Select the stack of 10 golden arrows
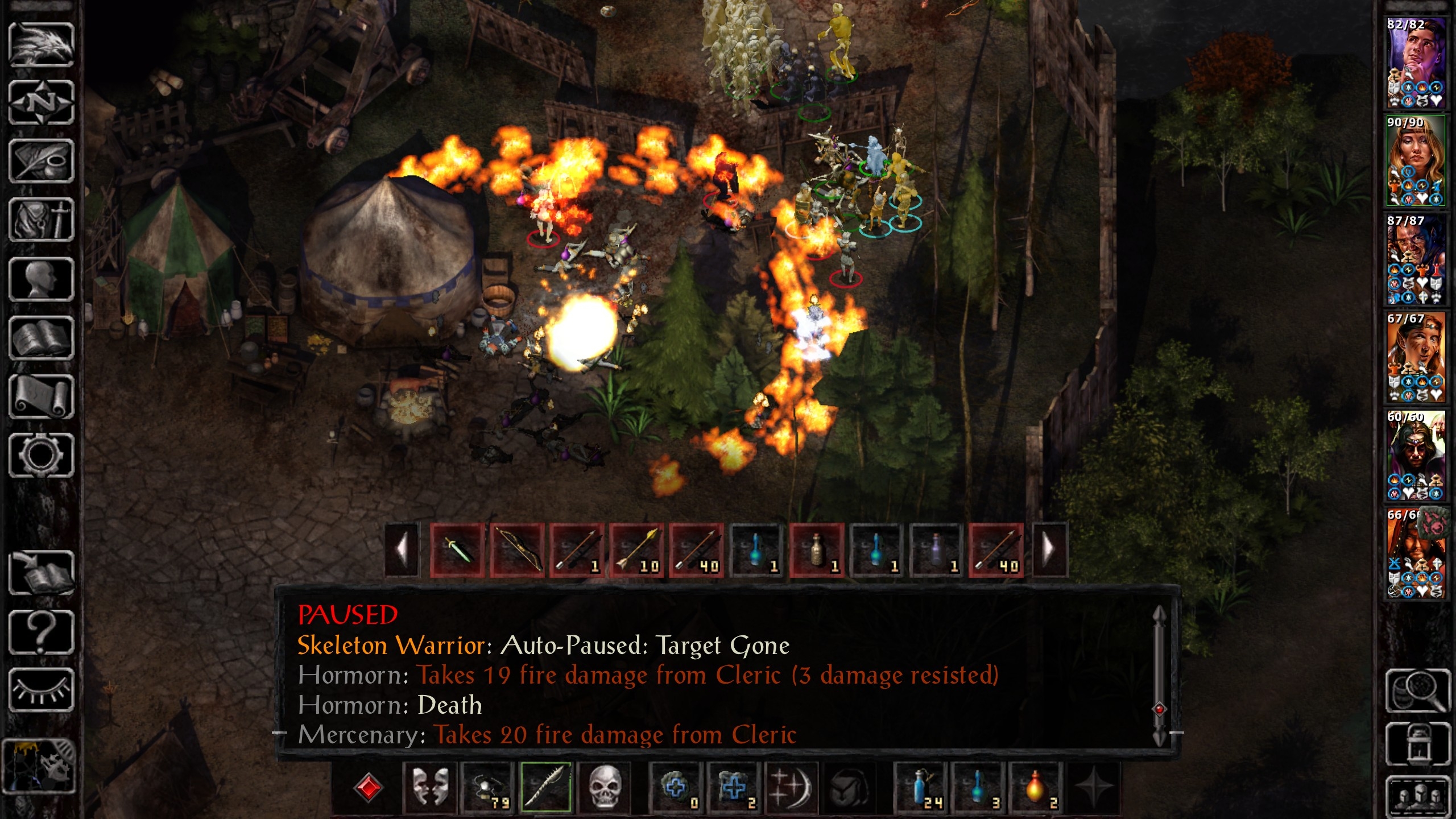 tap(636, 550)
